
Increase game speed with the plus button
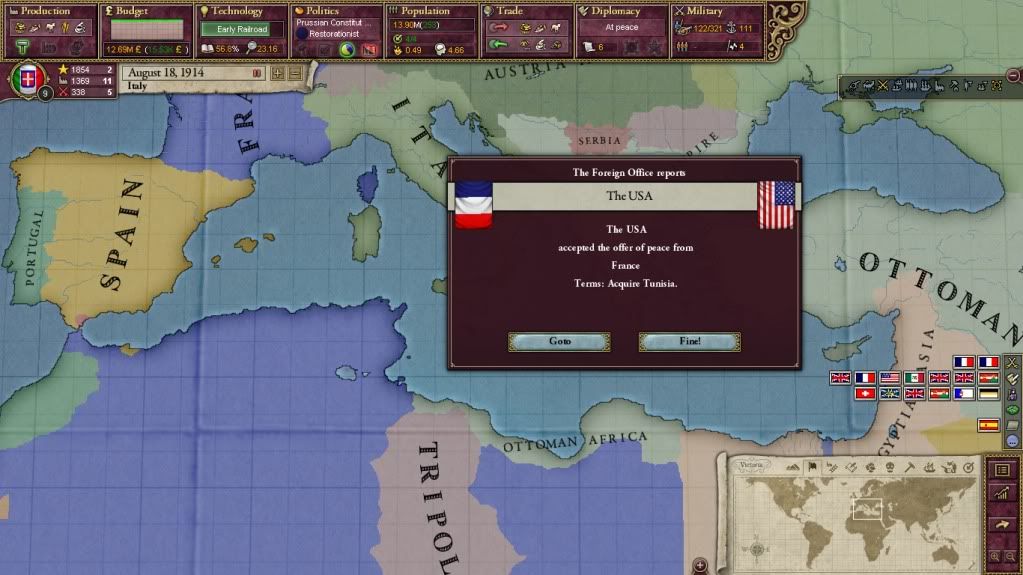[277, 73]
